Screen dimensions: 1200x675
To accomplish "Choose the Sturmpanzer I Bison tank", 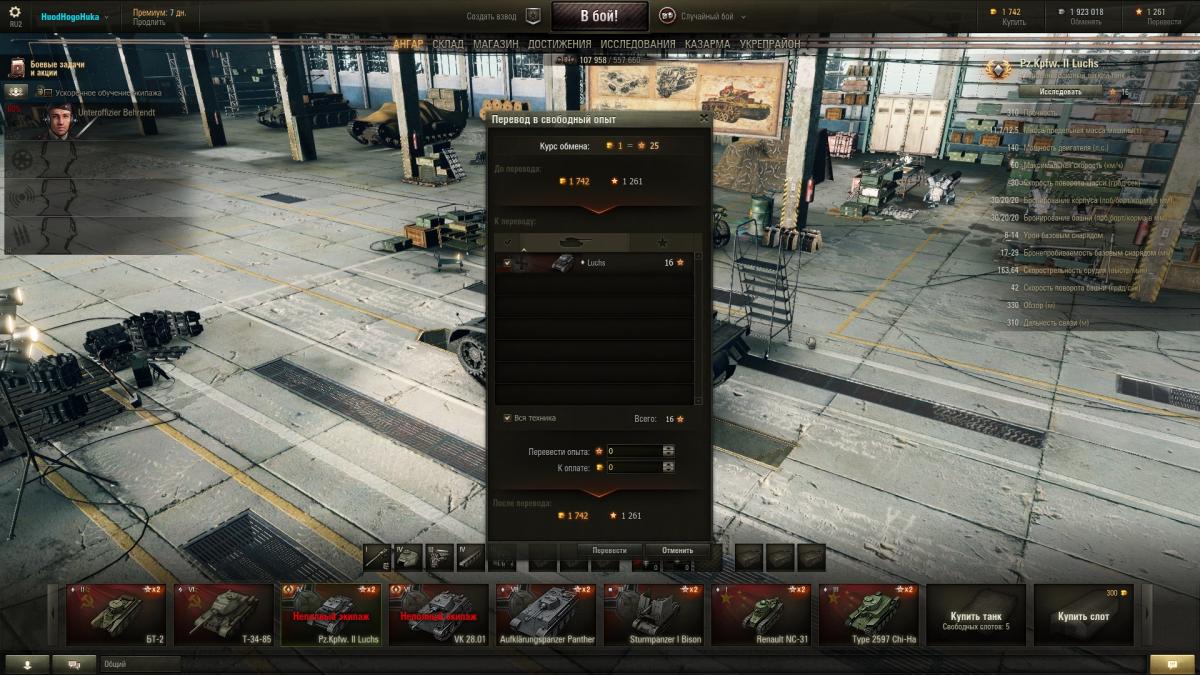I will (653, 616).
